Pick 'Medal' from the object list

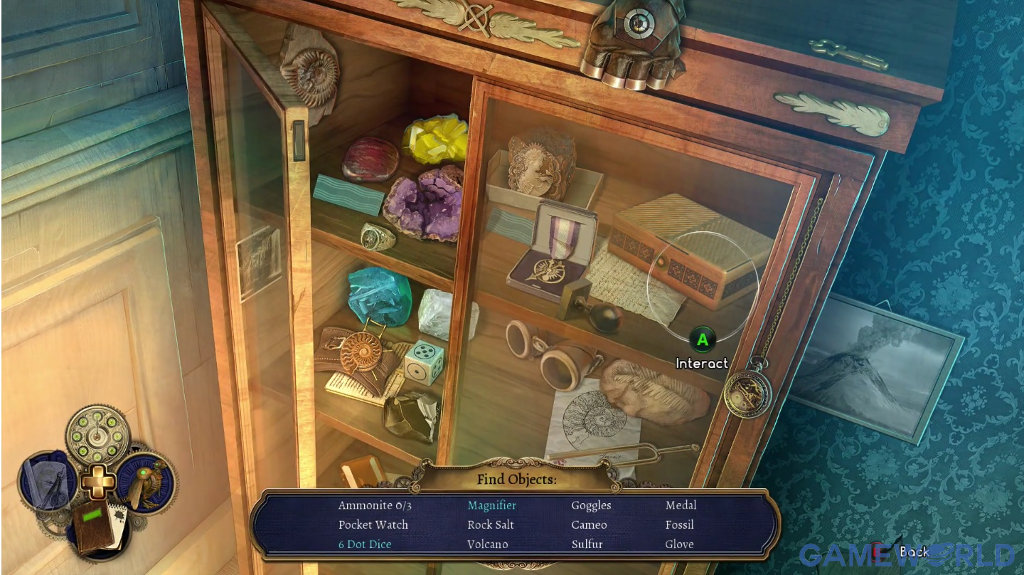(681, 506)
